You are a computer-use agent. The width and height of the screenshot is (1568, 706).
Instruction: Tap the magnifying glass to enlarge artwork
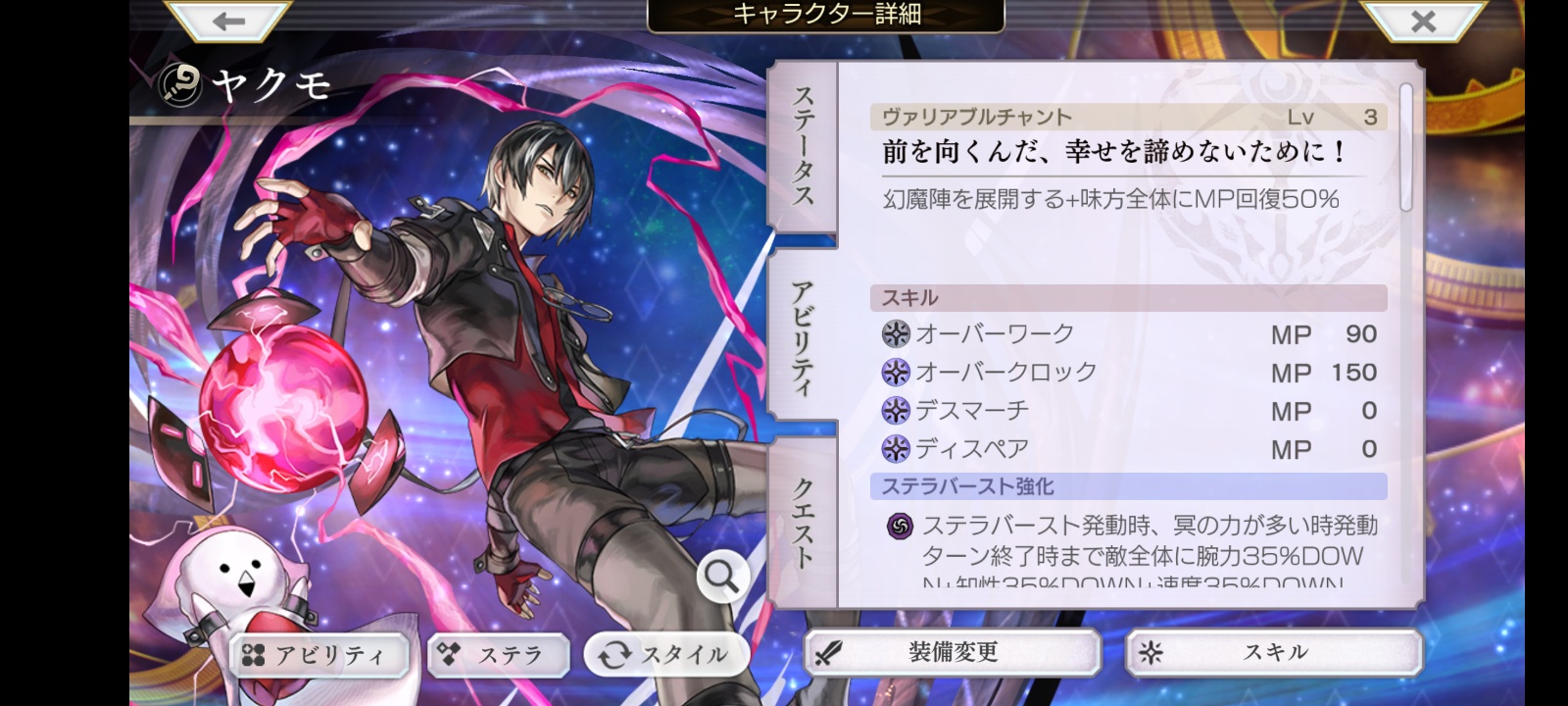(x=723, y=578)
